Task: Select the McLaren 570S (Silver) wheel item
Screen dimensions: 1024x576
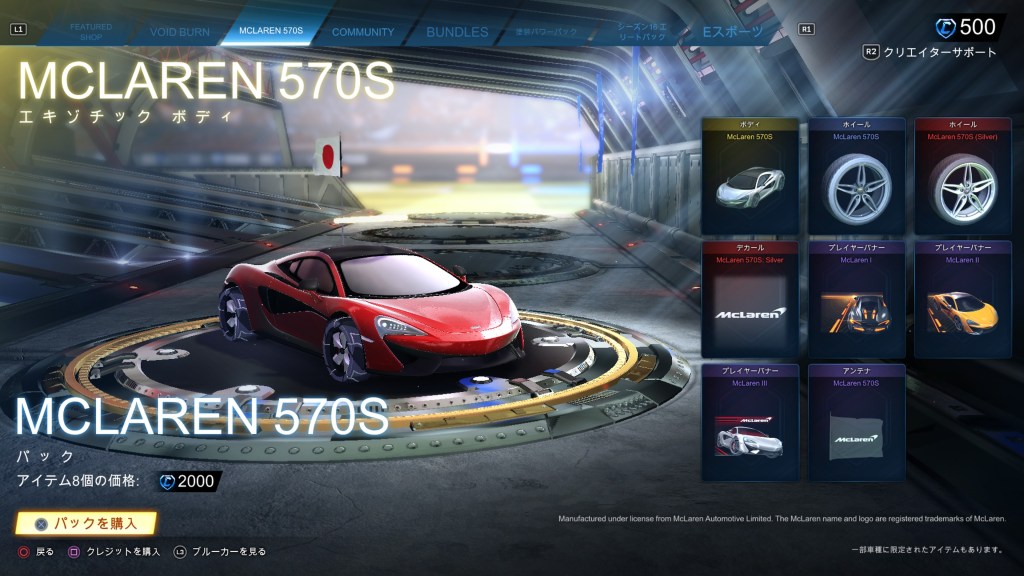Action: (x=963, y=176)
